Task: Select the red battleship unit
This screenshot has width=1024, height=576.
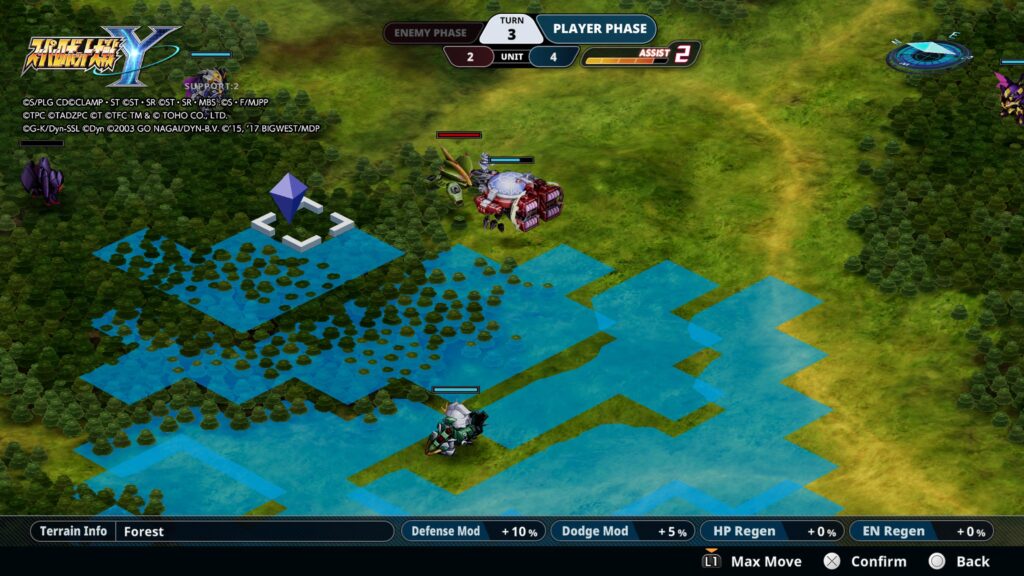Action: pyautogui.click(x=517, y=197)
